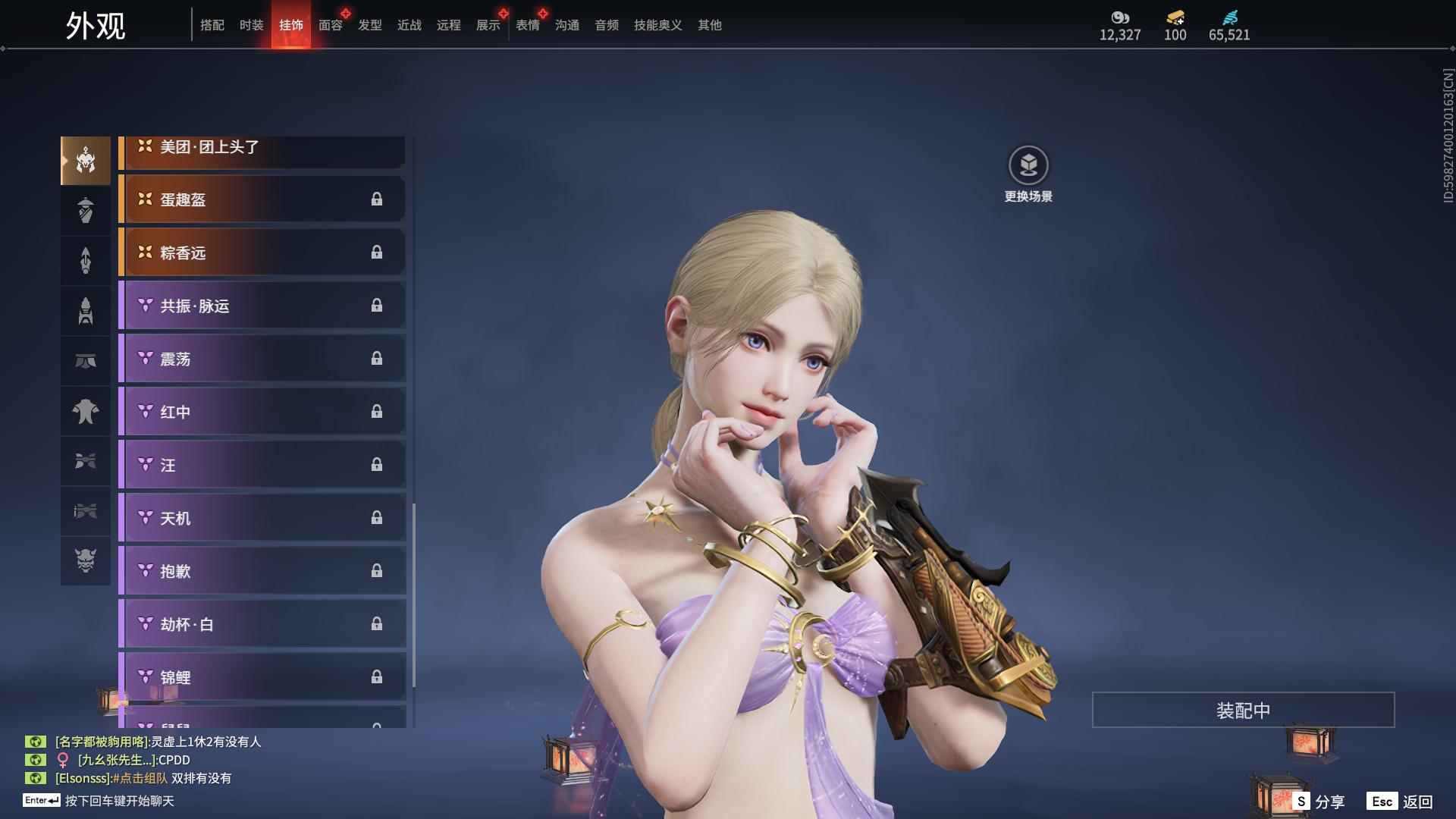The width and height of the screenshot is (1456, 819).
Task: Choose the 锦鲤 accessory row
Action: [x=262, y=677]
